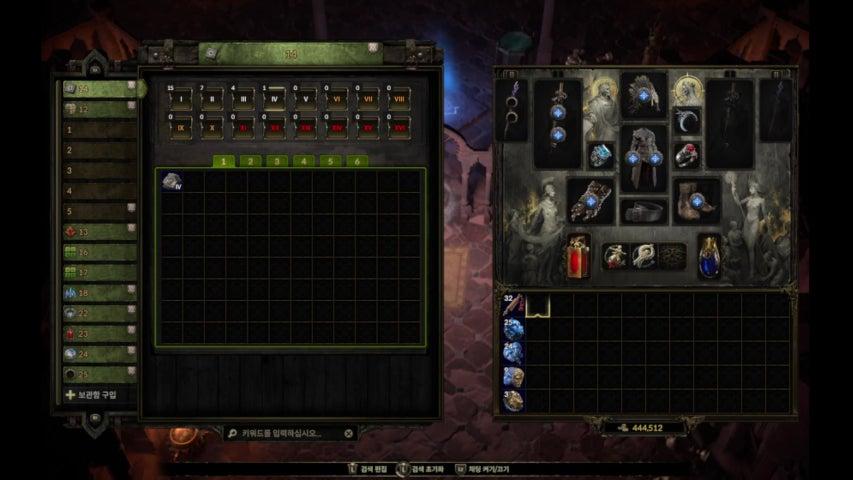Viewport: 853px width, 480px height.
Task: Open stash tab 13 with red icon
Action: click(99, 231)
